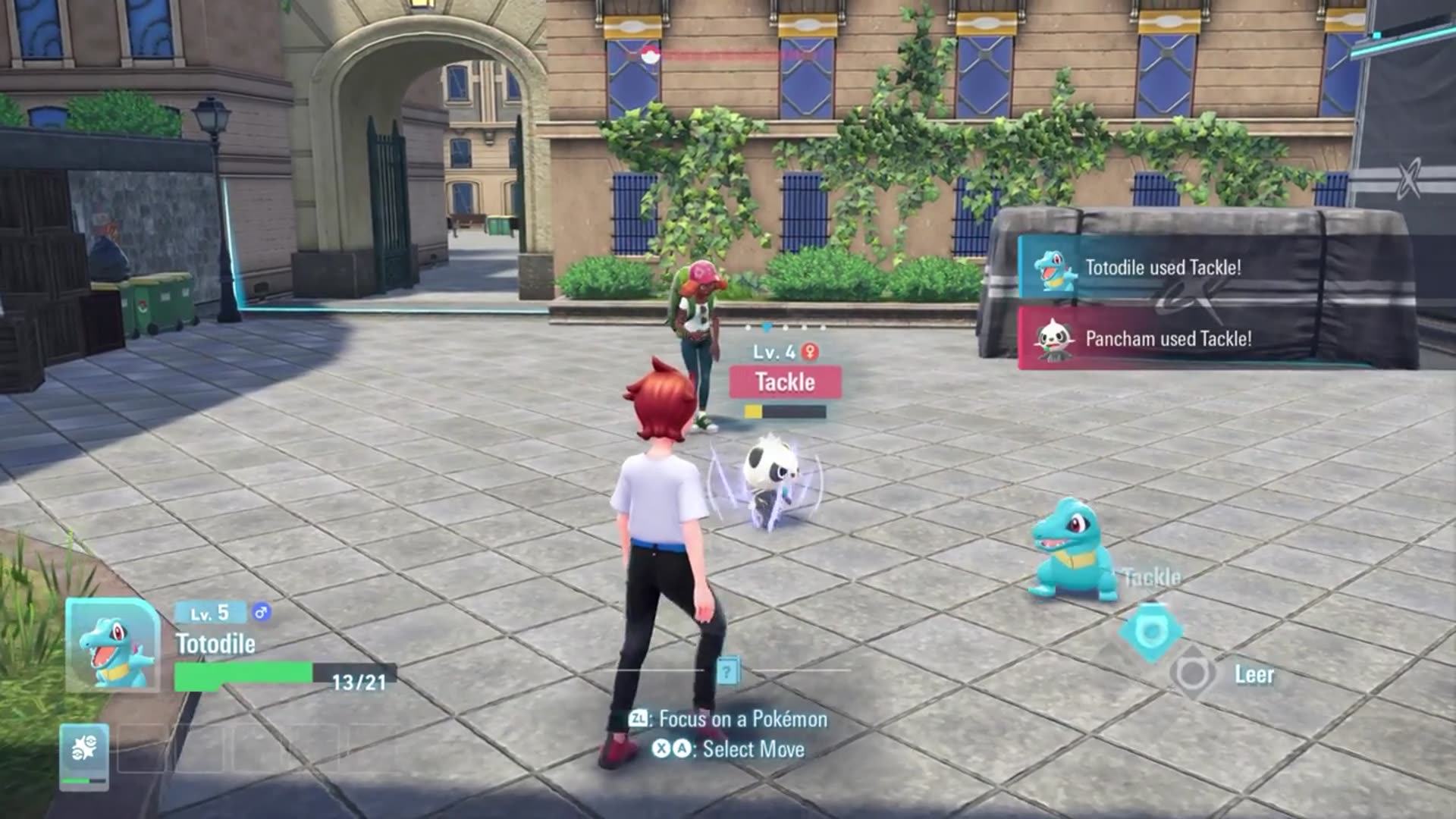Click the 'Totodile used Tackle!' log entry

click(x=1162, y=268)
